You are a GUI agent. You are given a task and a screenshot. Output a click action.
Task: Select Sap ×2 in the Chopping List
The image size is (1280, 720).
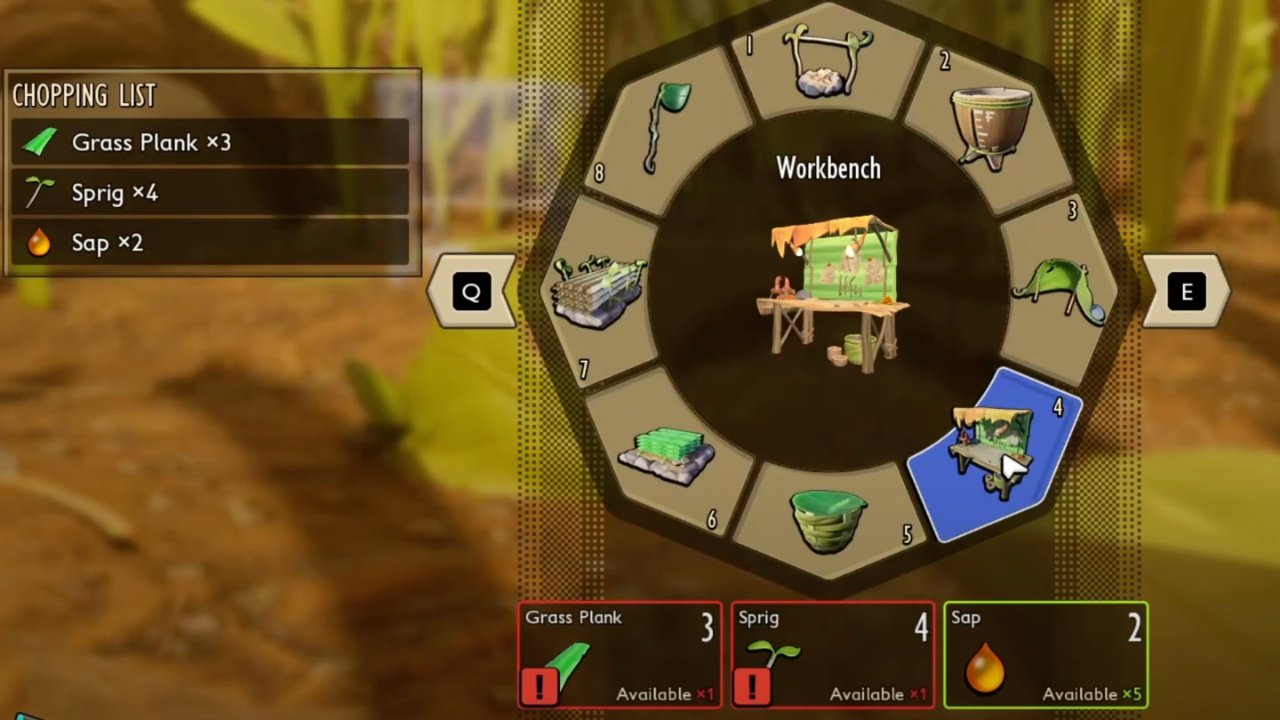pyautogui.click(x=210, y=242)
